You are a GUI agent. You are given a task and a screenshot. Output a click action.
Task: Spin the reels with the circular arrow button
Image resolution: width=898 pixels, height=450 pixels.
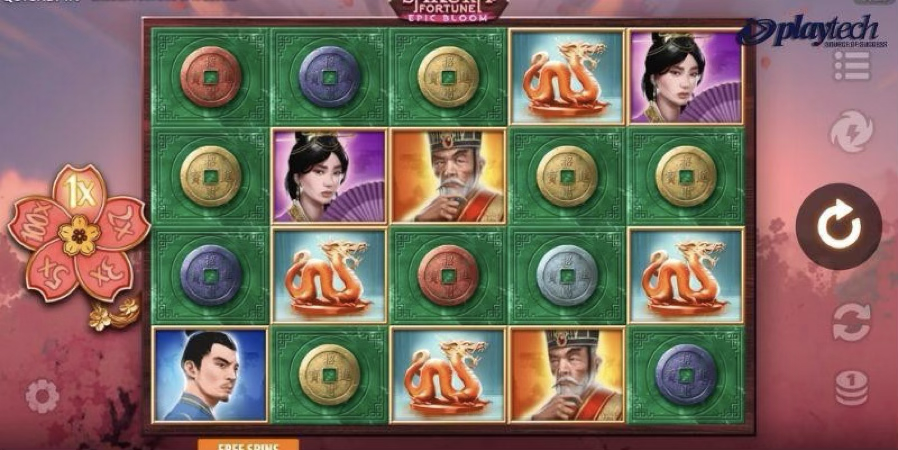(x=838, y=227)
